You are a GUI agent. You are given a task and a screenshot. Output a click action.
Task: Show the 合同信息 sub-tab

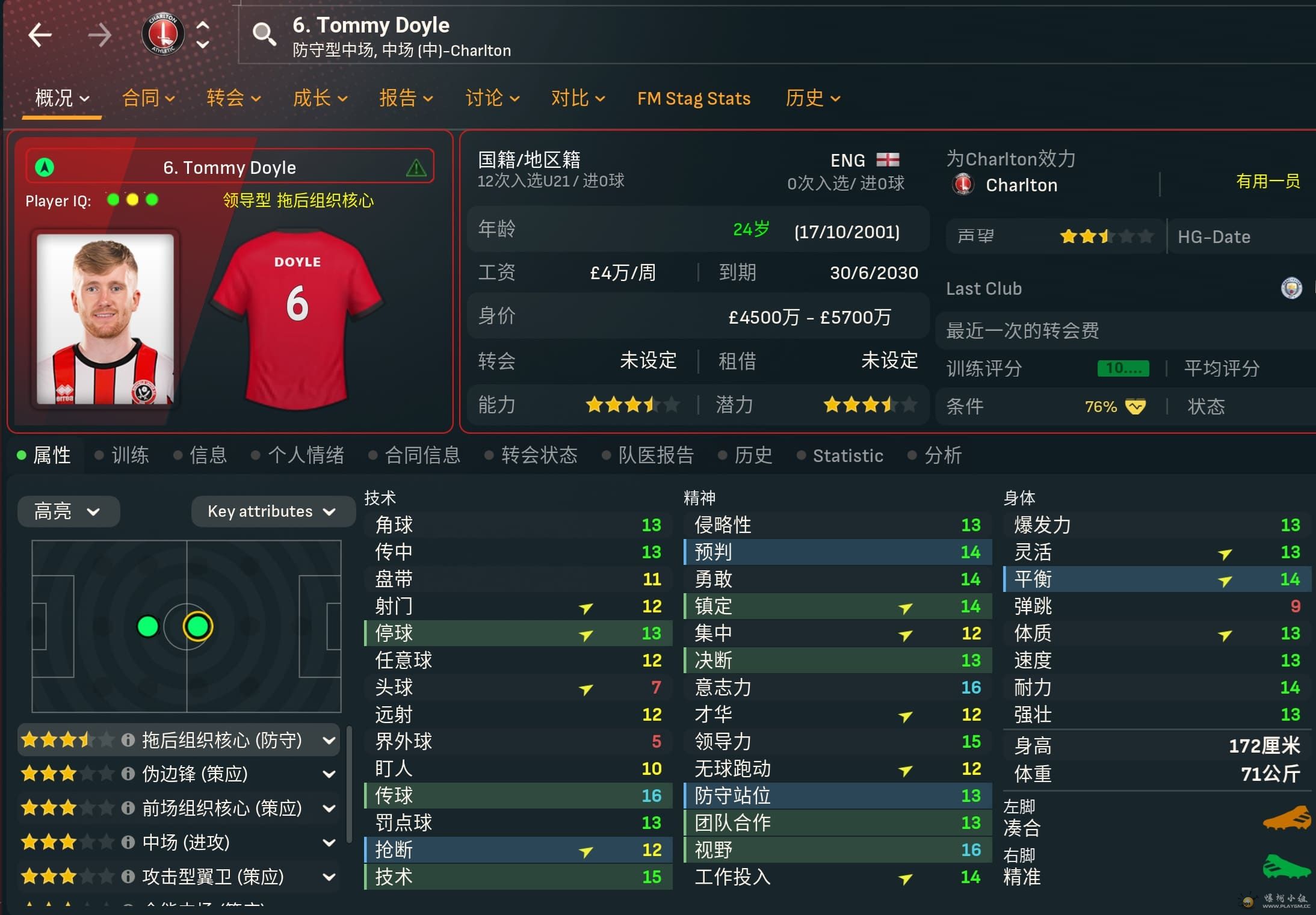[422, 455]
